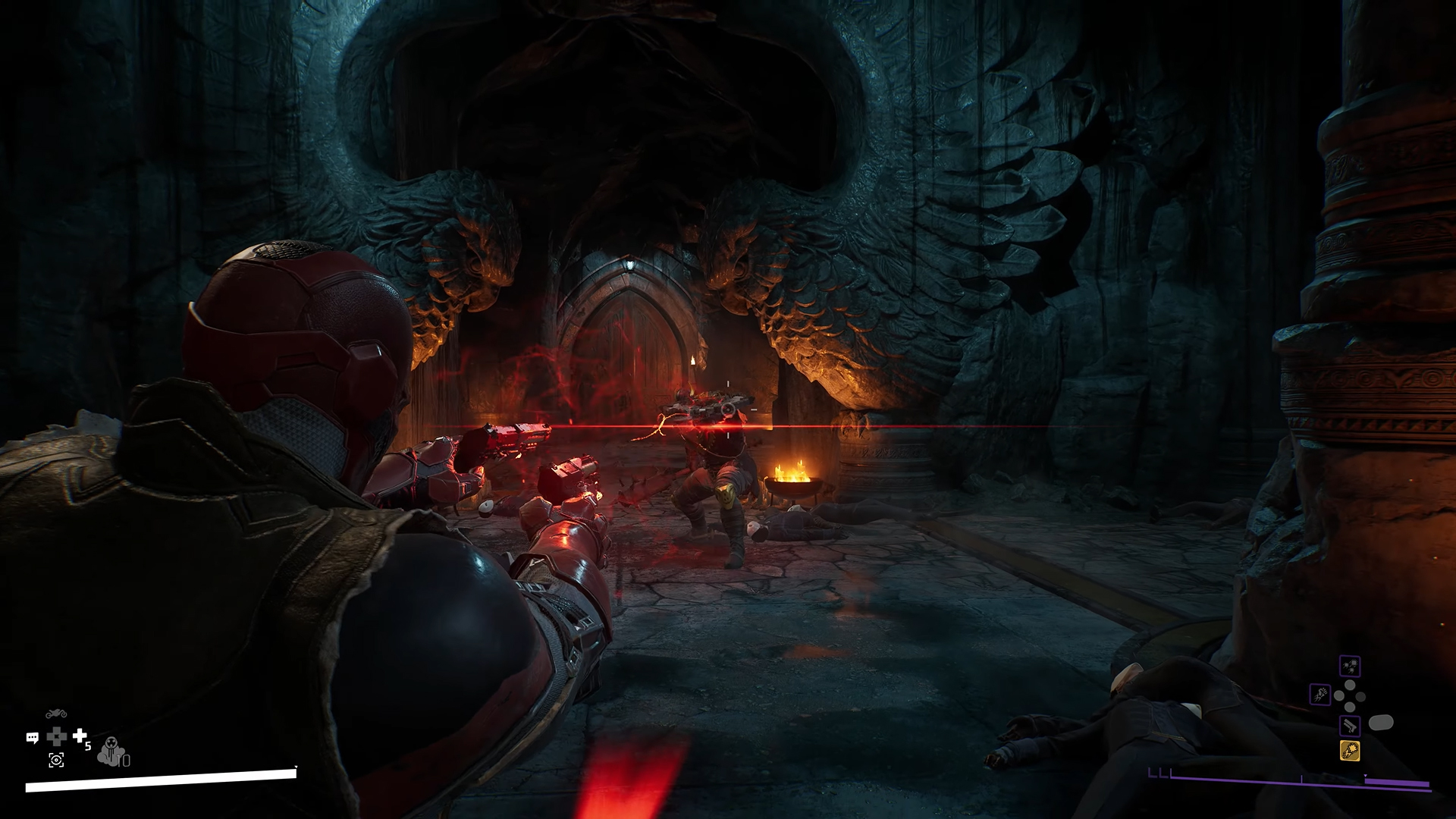
Task: Open the speech bubble emote icon
Action: click(x=33, y=737)
